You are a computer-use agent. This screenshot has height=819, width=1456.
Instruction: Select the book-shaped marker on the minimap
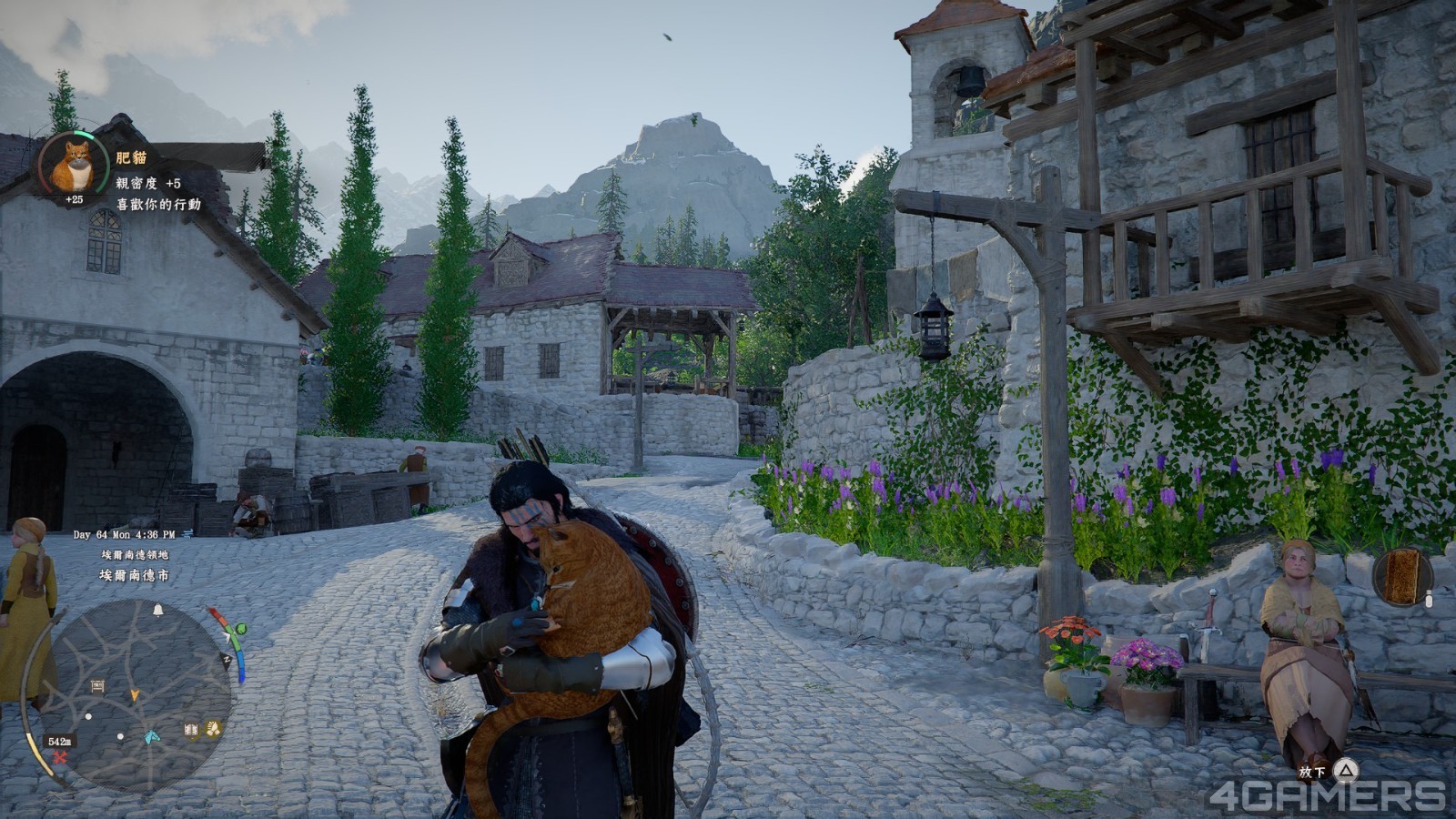tap(191, 729)
